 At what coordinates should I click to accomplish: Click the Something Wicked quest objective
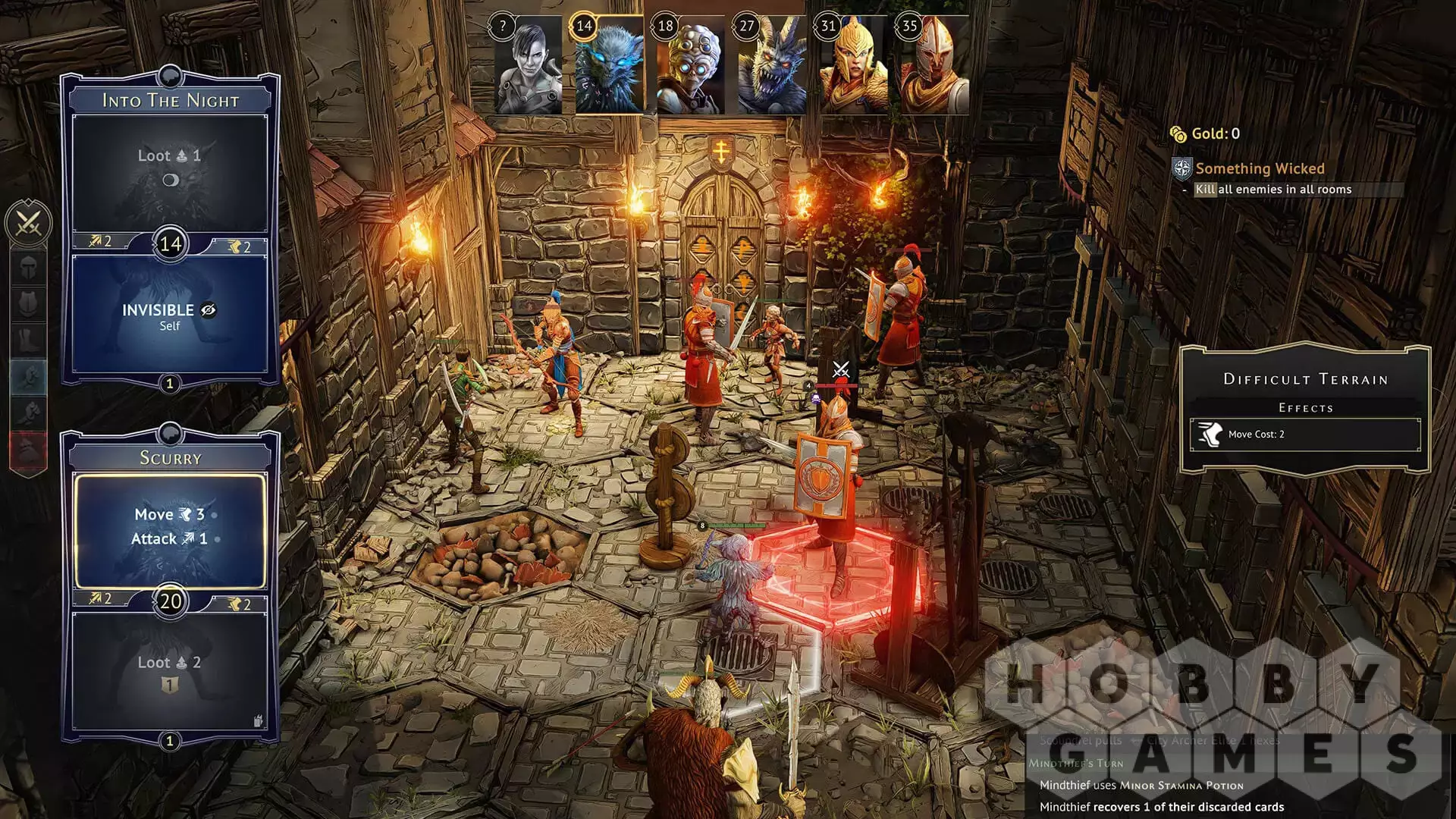coord(1260,168)
